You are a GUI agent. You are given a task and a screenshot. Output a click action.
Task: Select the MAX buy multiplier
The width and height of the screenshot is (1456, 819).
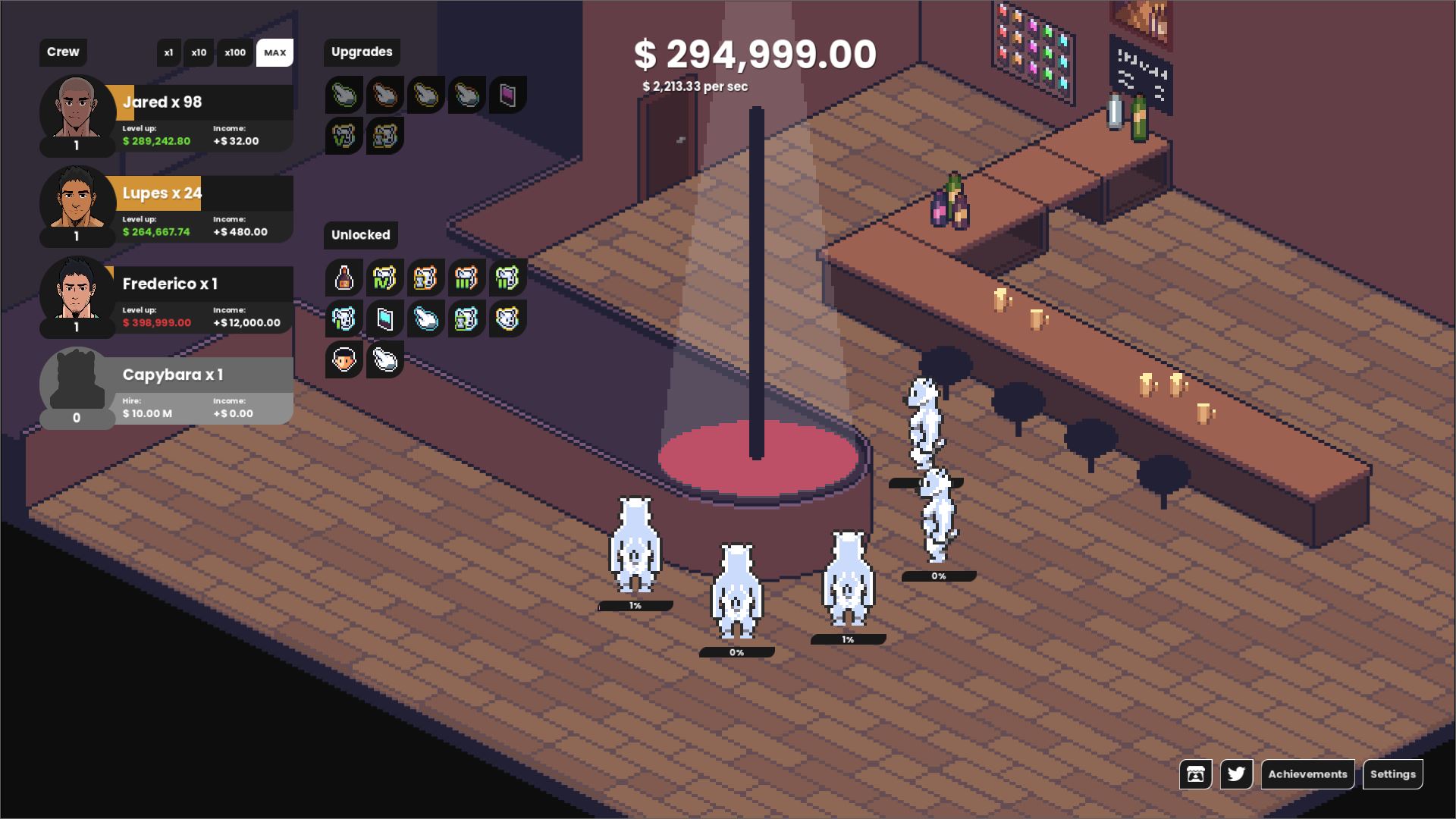click(275, 53)
